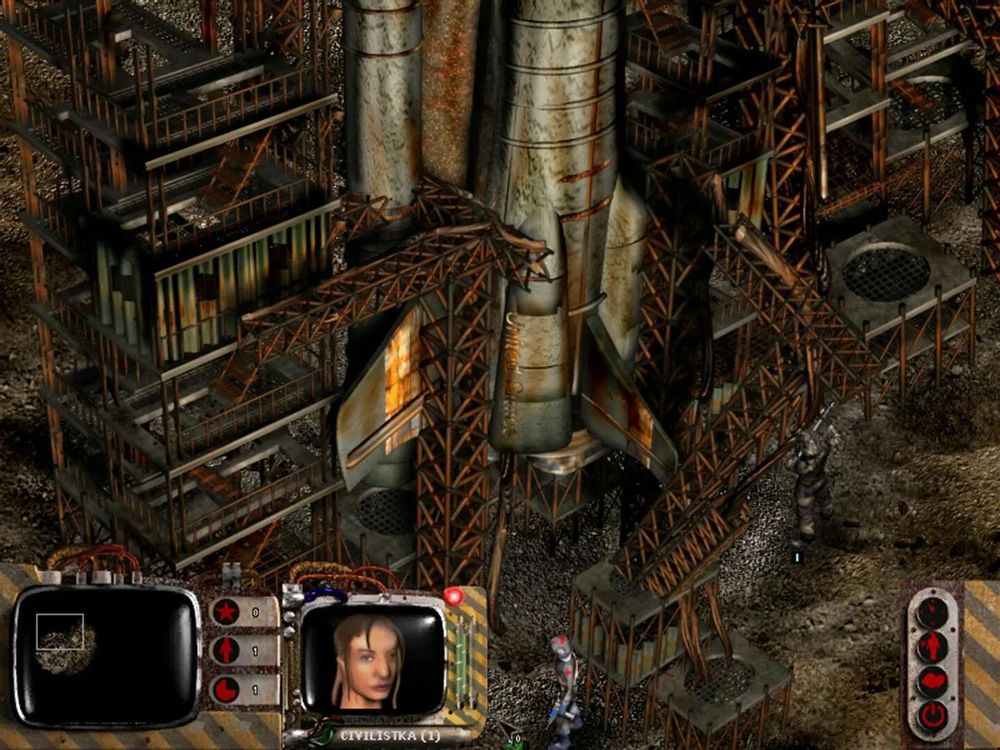Select the red pie chart icon
Screen dimensions: 1000x750
point(227,689)
